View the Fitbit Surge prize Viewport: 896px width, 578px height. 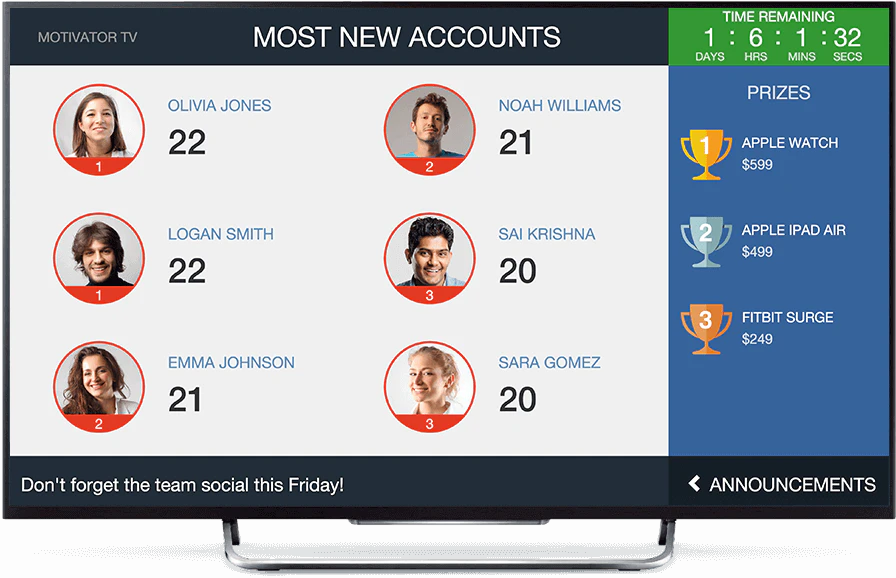click(787, 318)
